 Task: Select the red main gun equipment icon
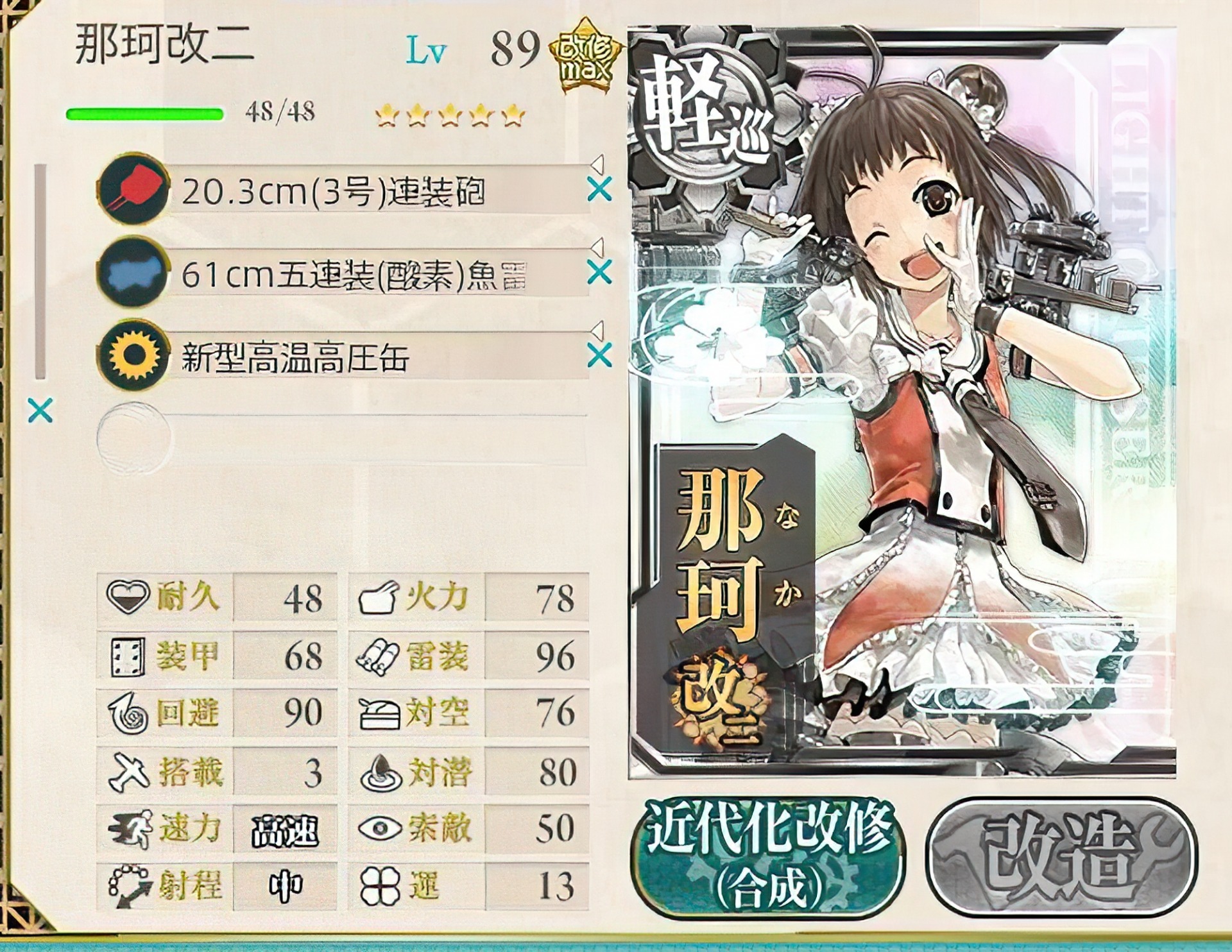pyautogui.click(x=132, y=192)
